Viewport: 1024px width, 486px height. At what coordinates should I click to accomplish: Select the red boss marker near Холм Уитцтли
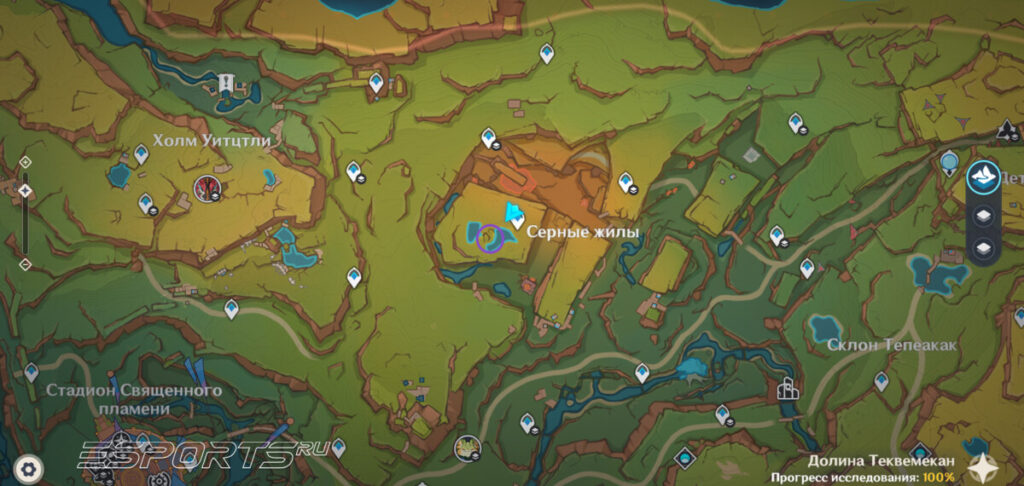(208, 186)
